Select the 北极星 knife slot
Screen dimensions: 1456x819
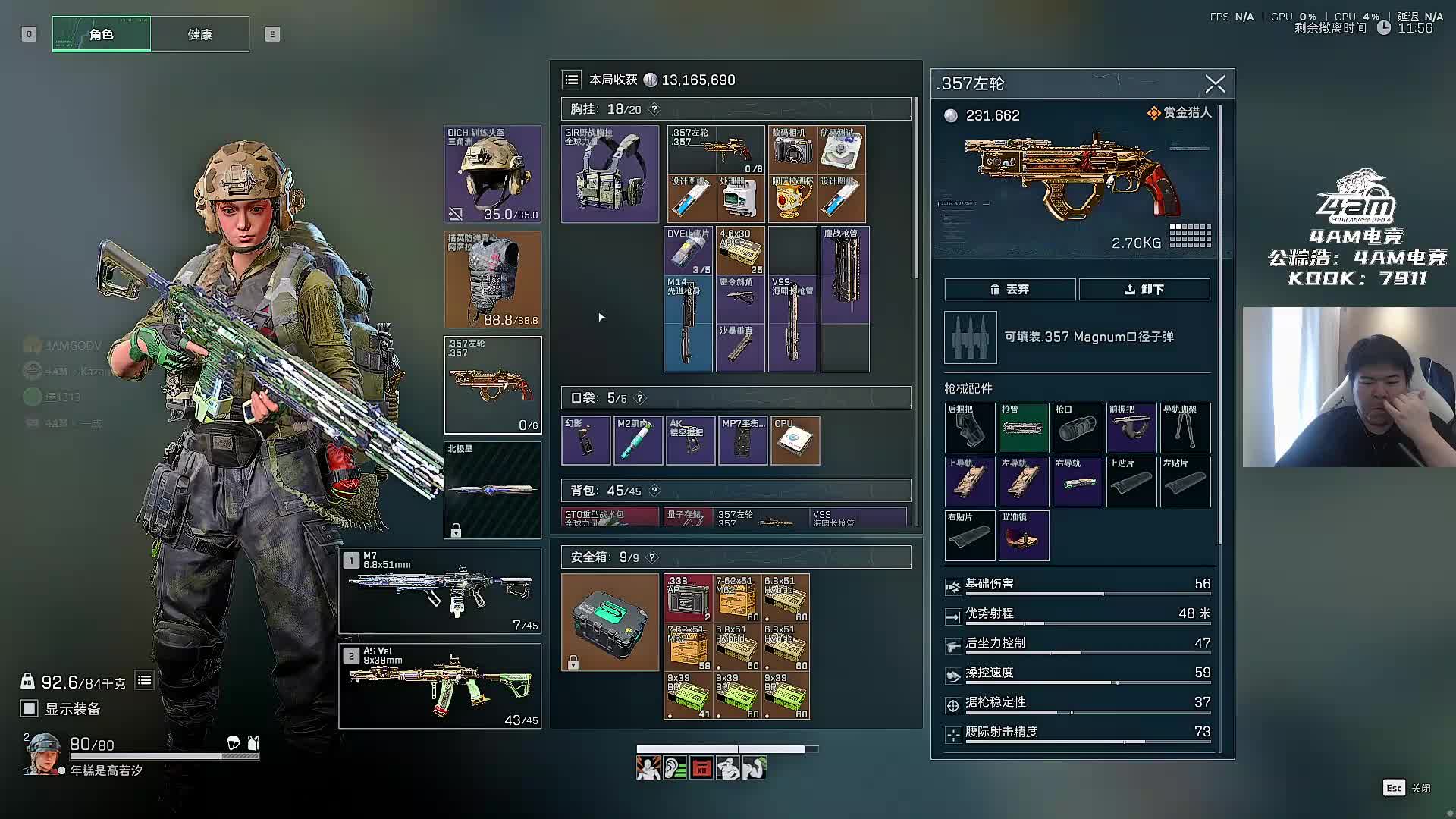click(492, 490)
